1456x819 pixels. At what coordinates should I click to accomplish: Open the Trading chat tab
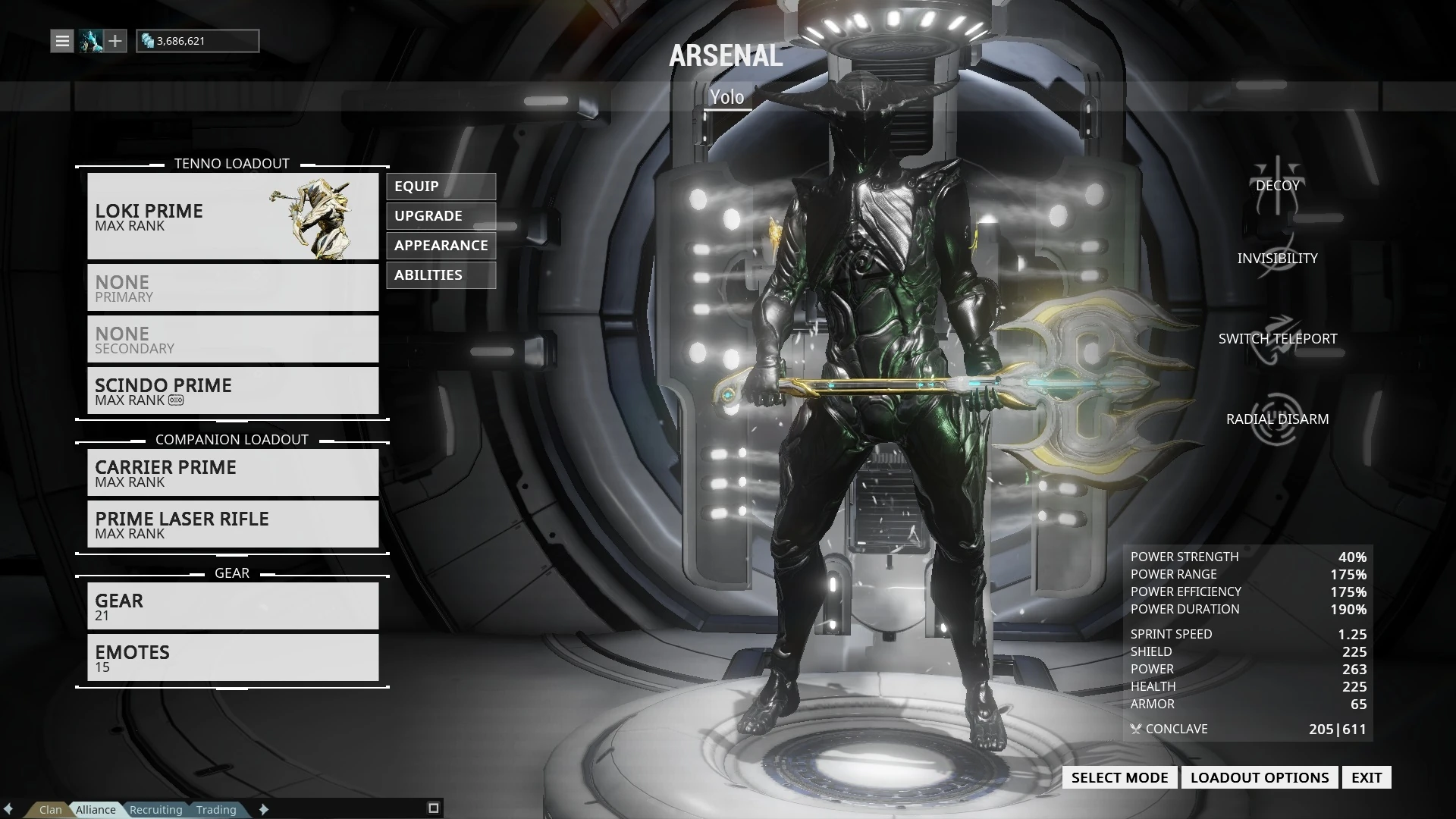tap(217, 809)
